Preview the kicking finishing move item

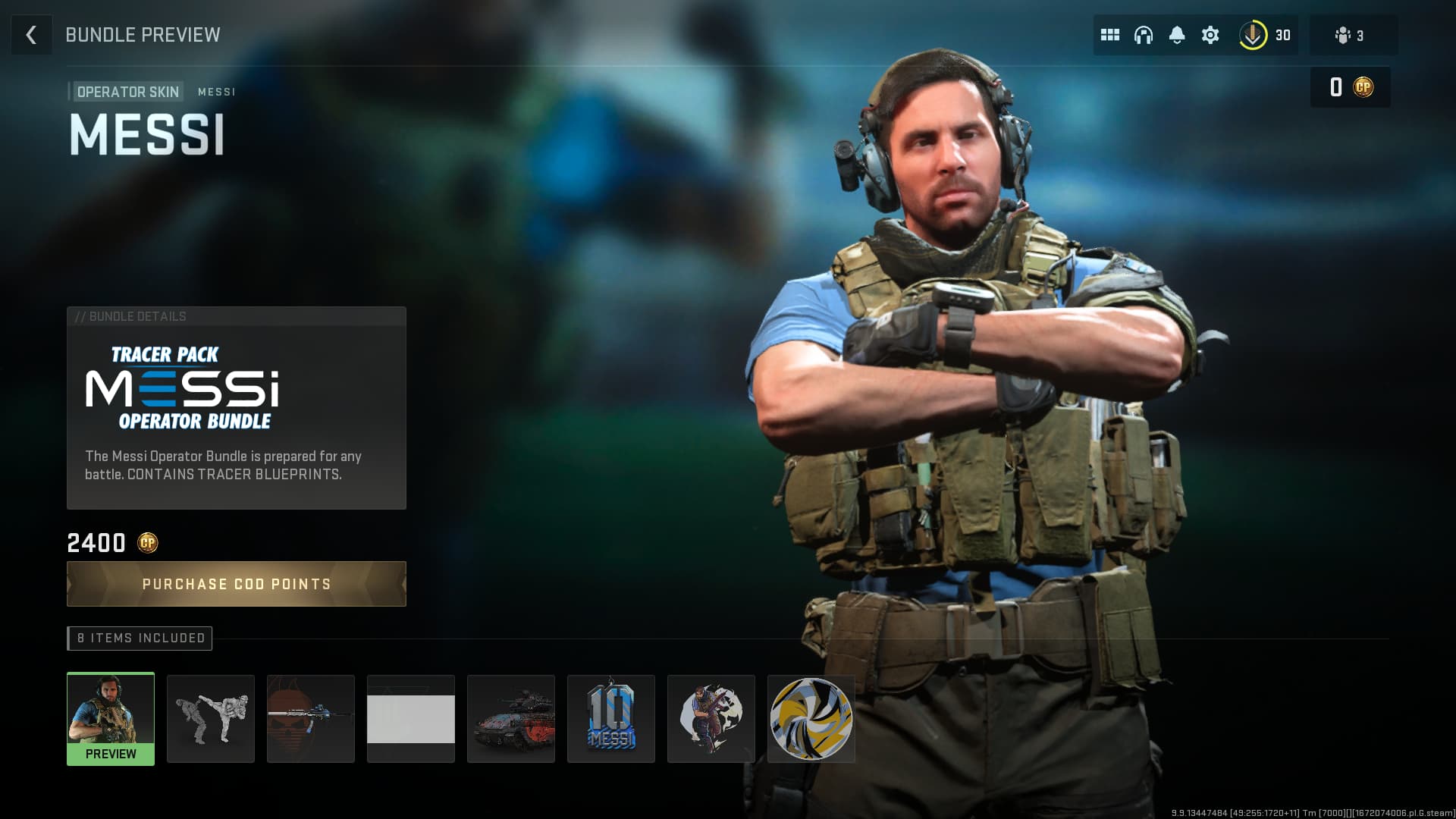211,718
